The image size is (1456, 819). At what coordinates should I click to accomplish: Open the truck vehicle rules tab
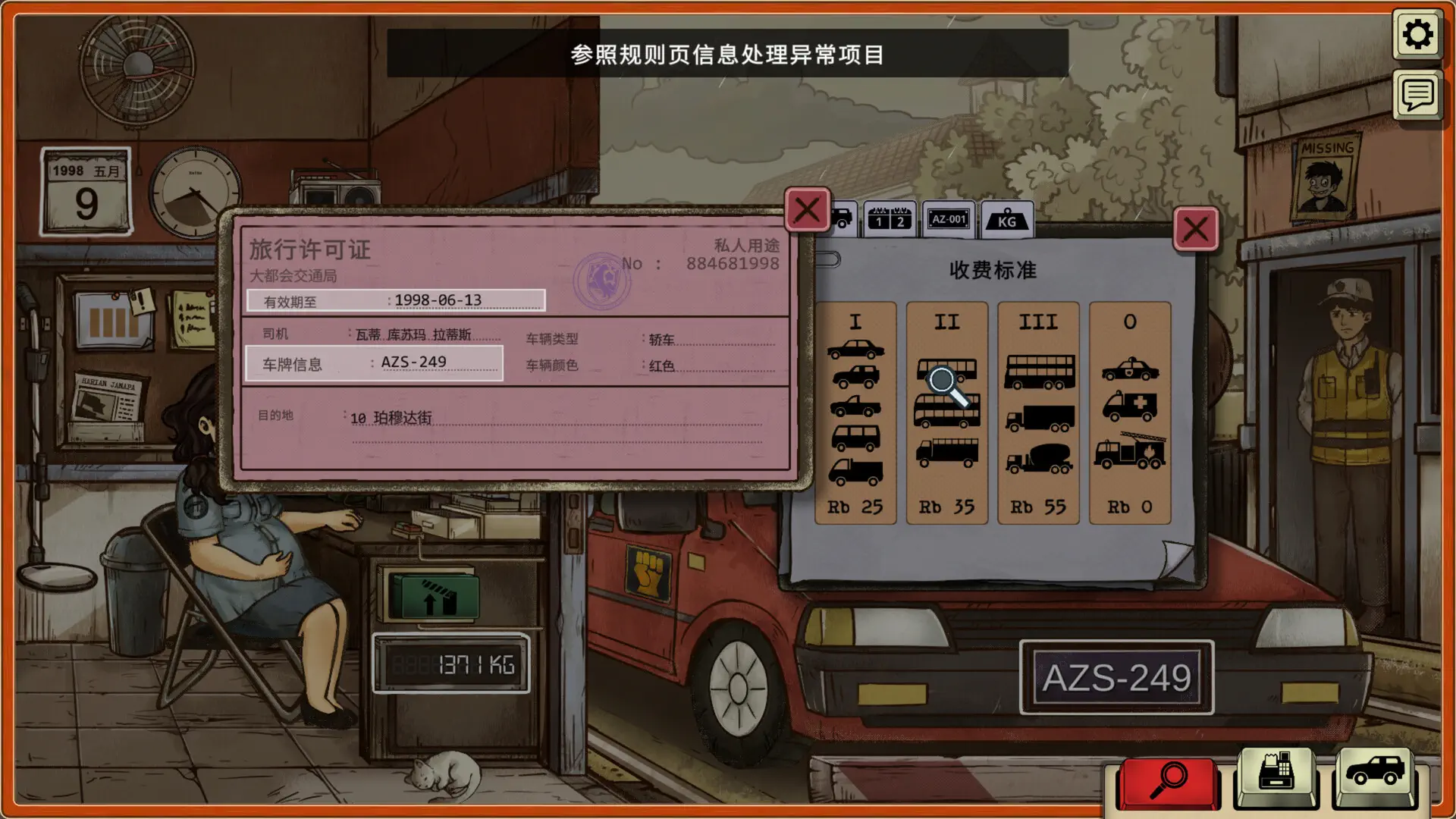[843, 220]
